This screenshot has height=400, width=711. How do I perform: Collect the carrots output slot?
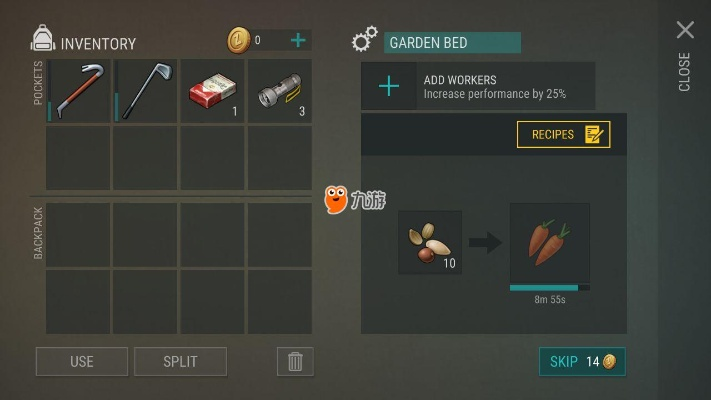coord(549,243)
